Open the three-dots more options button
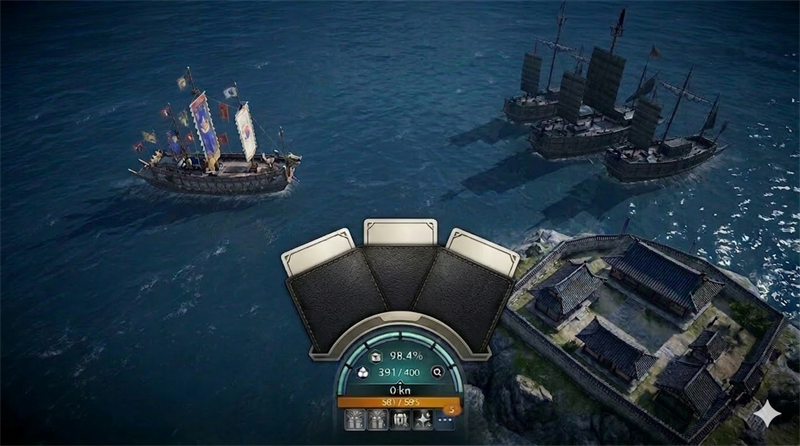This screenshot has width=800, height=446. click(x=445, y=420)
